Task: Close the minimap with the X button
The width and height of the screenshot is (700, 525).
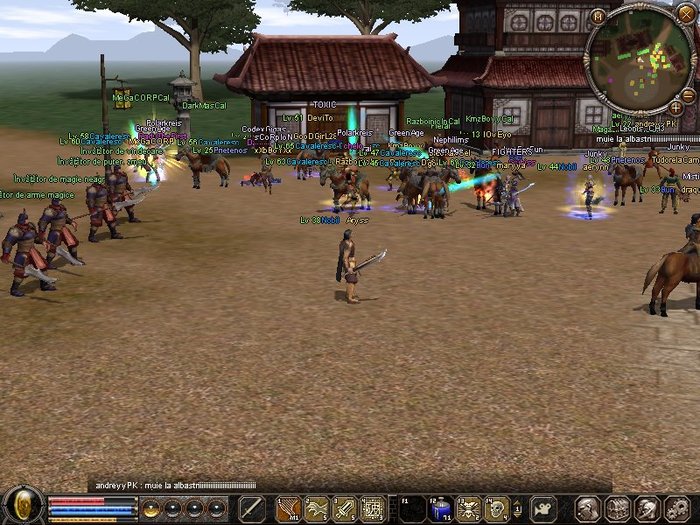Action: [x=685, y=15]
